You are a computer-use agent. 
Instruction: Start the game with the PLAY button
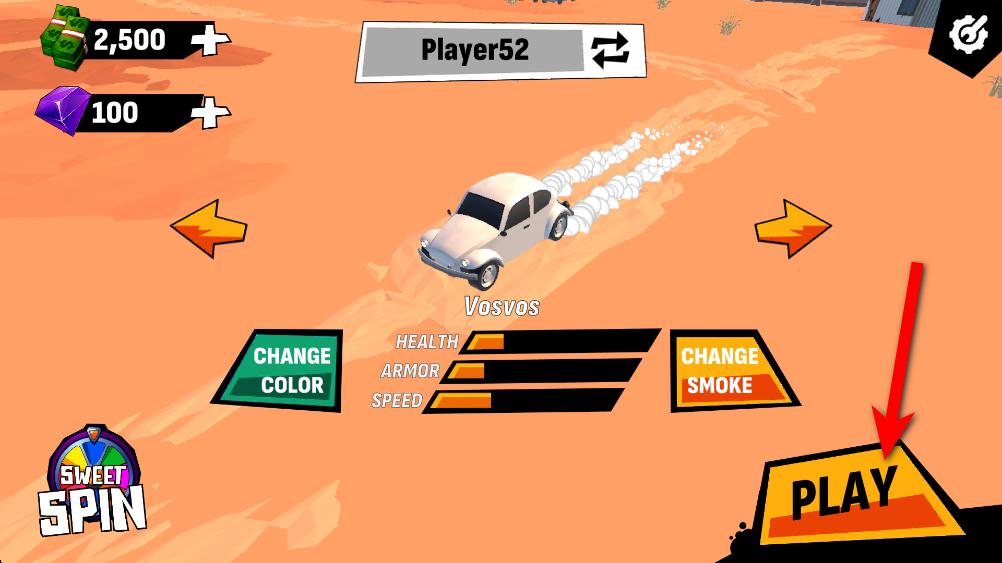pyautogui.click(x=845, y=493)
